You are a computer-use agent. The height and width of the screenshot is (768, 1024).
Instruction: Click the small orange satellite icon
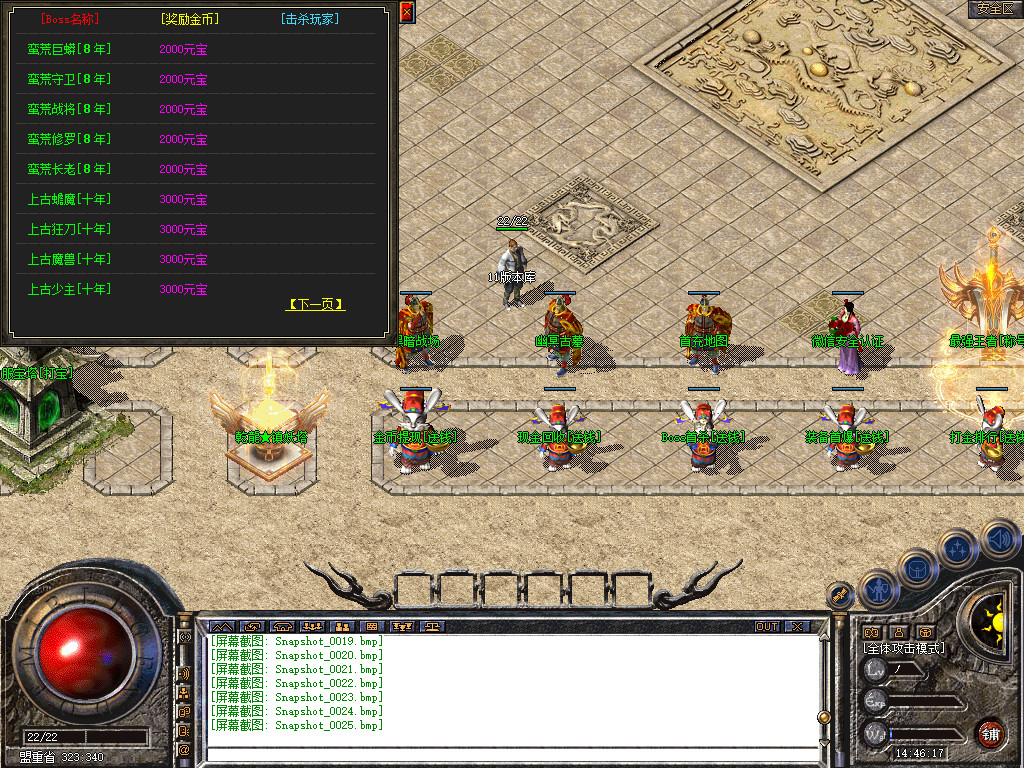click(840, 597)
